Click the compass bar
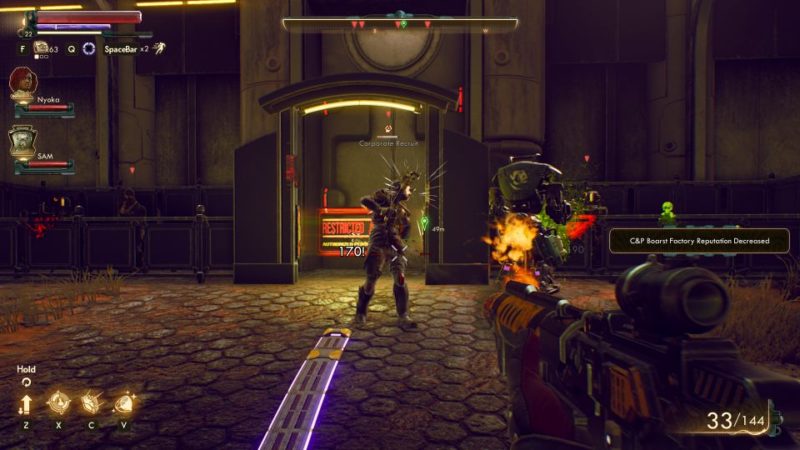800x450 pixels. tap(400, 23)
